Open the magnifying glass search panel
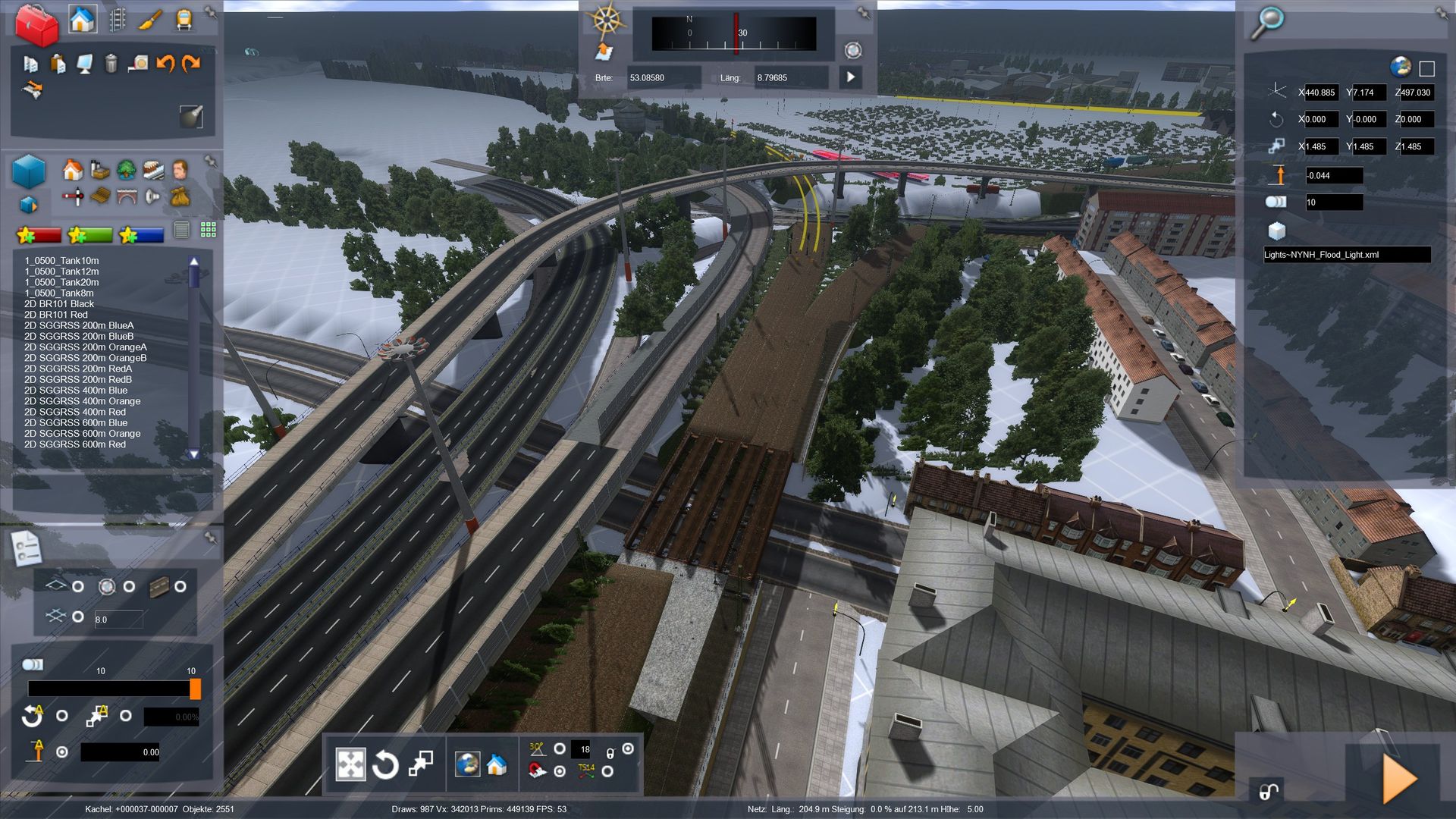The image size is (1456, 819). (x=1266, y=23)
